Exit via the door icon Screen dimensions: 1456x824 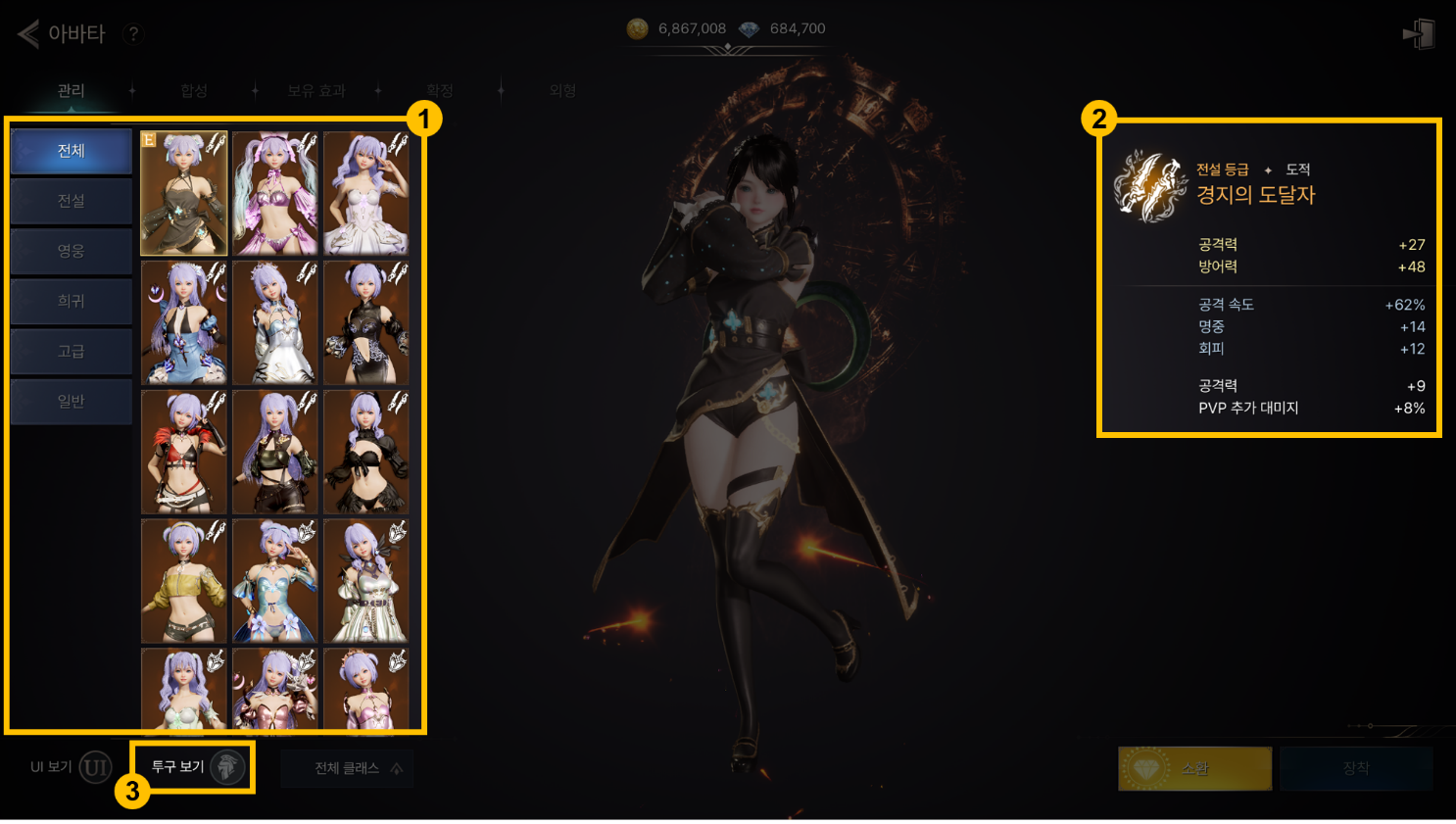(1419, 34)
